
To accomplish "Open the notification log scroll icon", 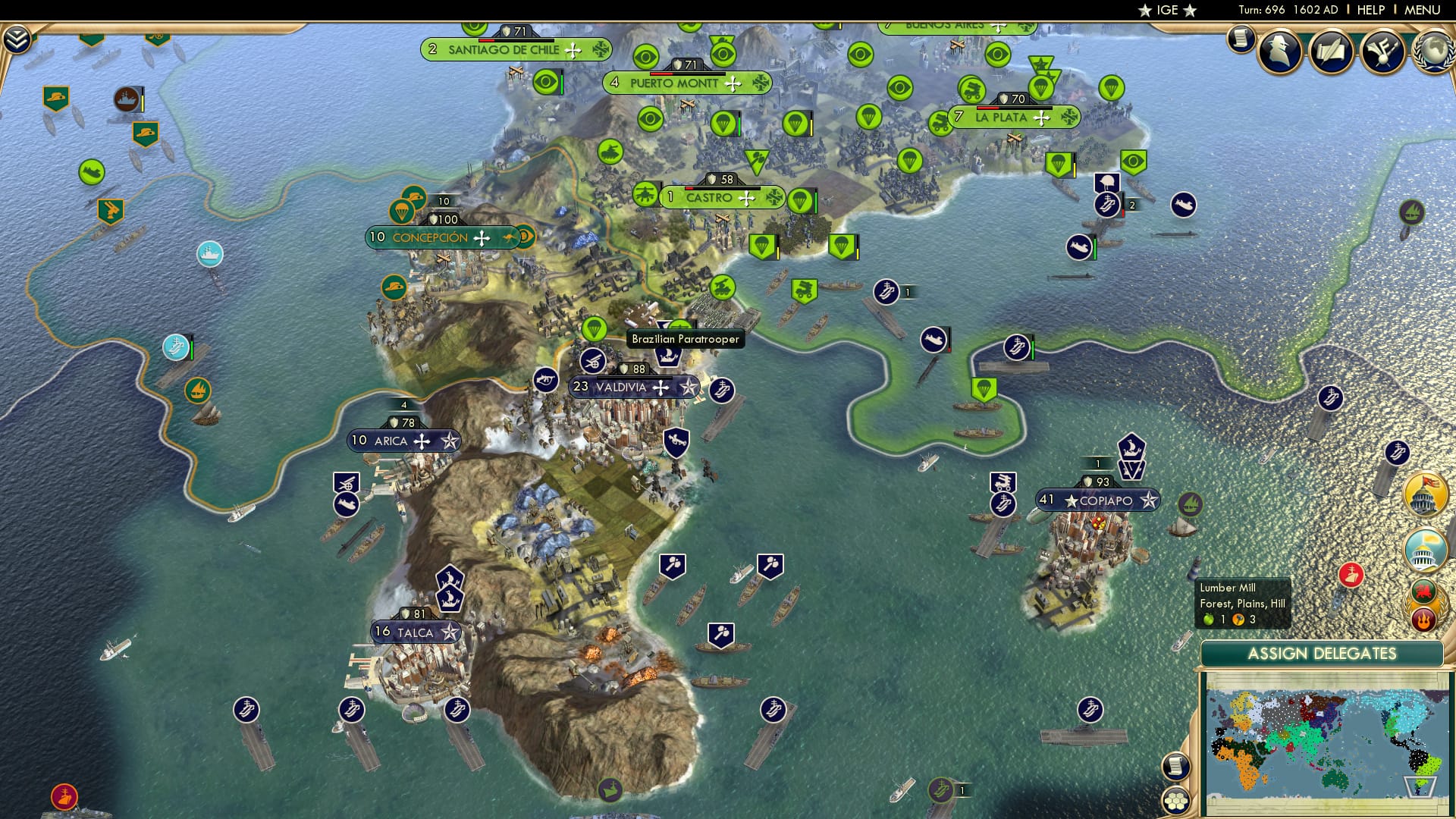I will tap(1241, 39).
